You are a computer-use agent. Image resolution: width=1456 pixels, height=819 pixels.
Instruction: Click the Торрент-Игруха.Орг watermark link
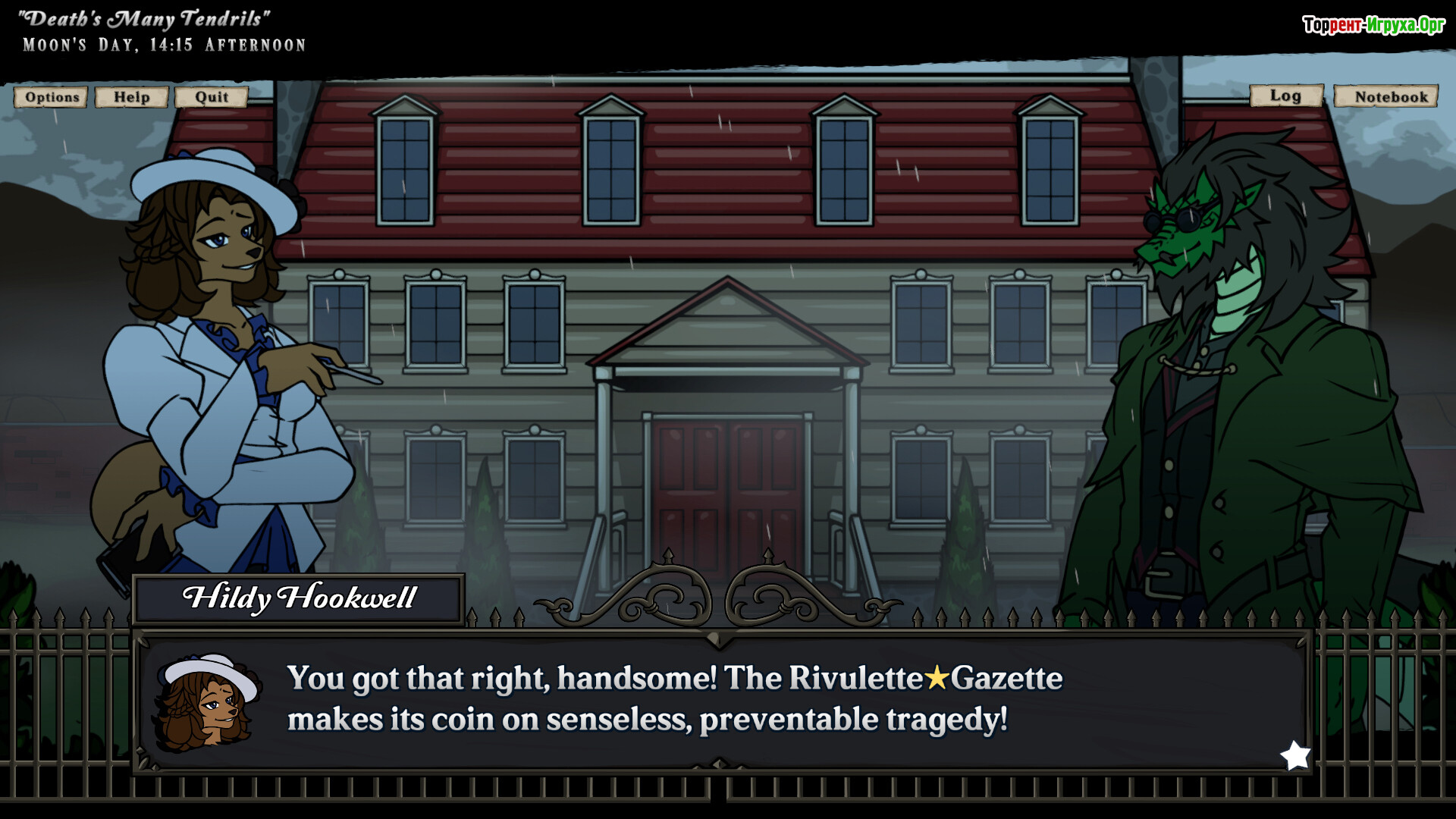click(x=1373, y=25)
